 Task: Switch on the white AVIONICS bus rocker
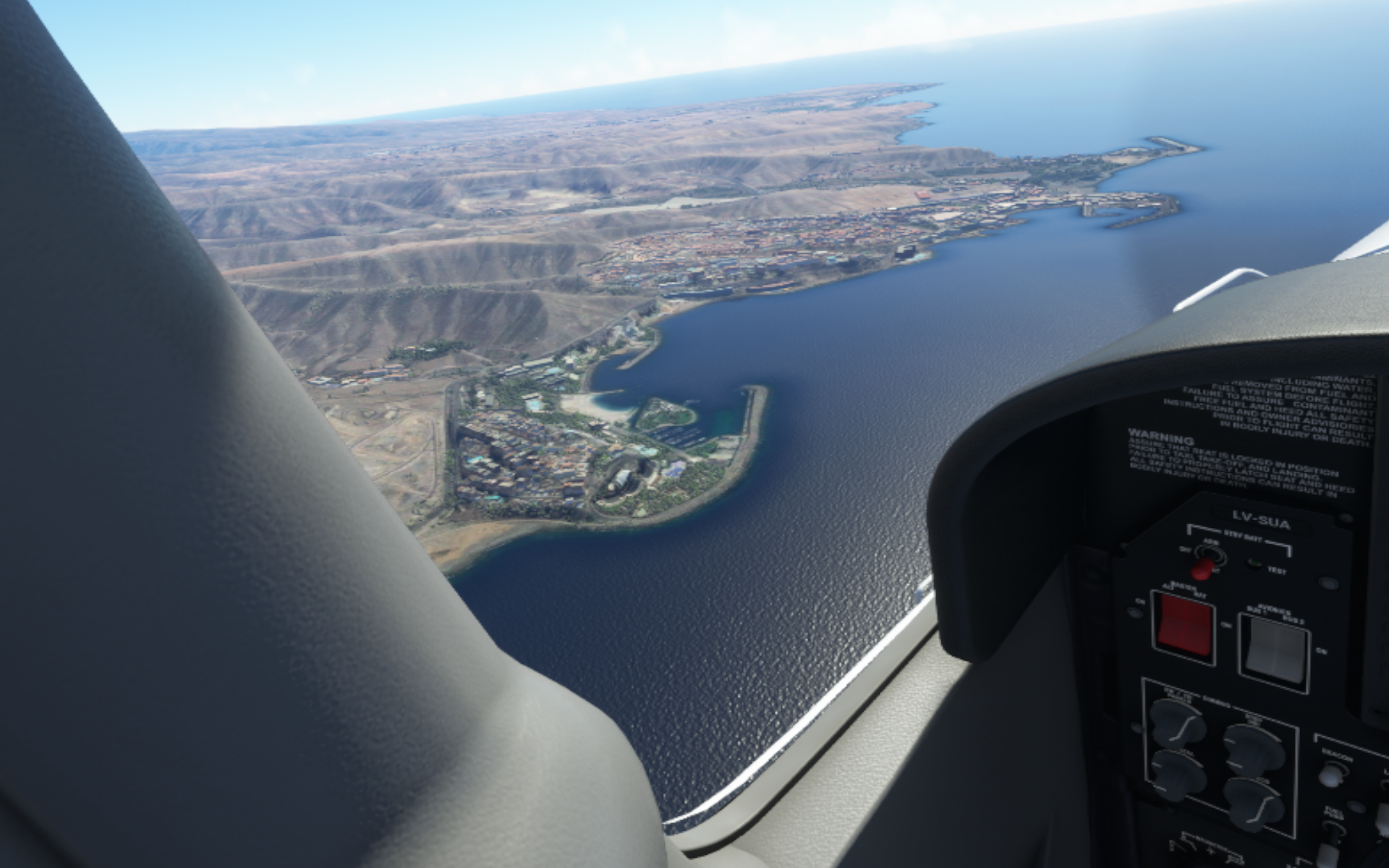pos(1276,650)
